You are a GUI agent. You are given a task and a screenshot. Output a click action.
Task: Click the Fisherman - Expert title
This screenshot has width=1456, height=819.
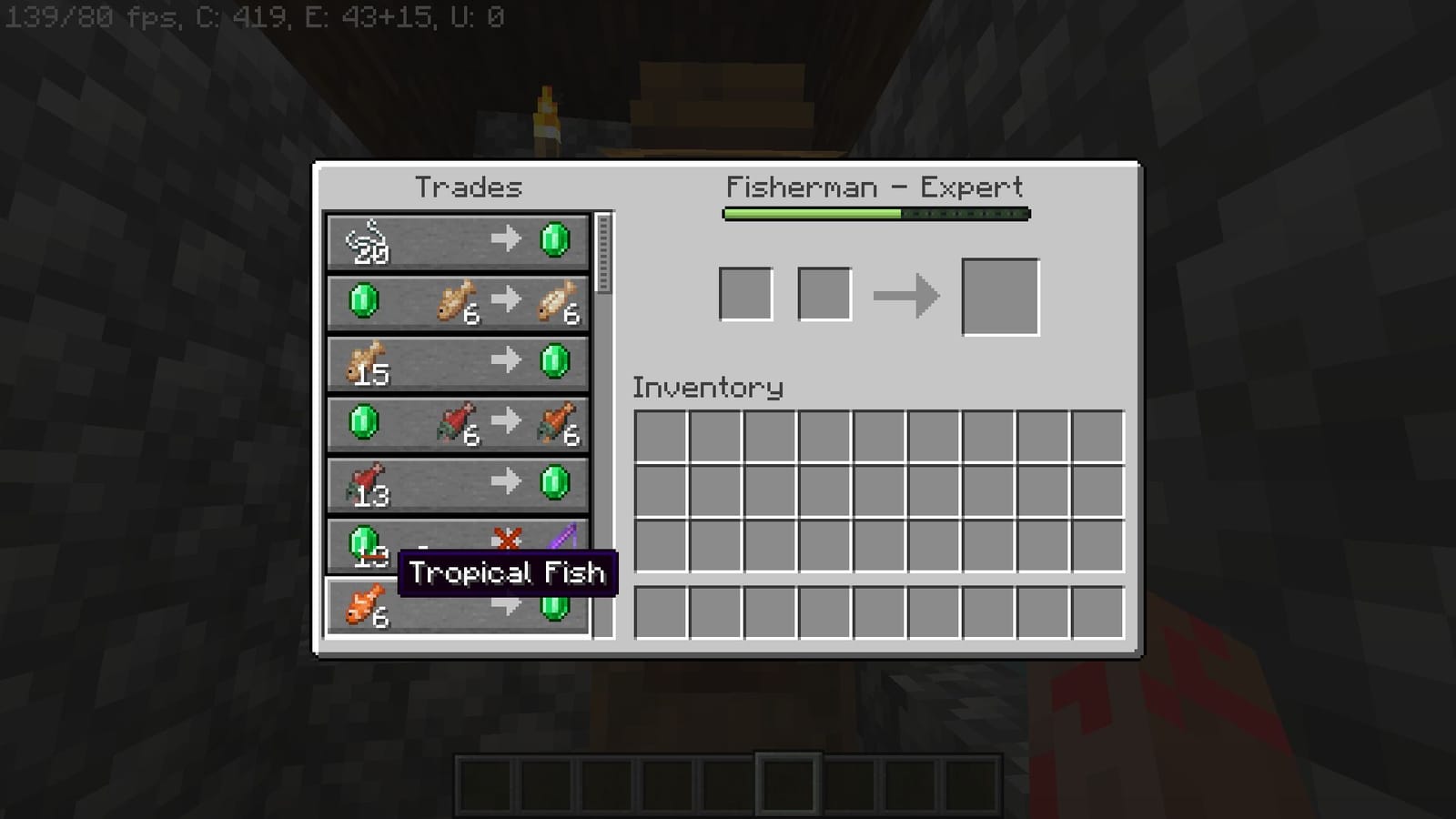[874, 187]
